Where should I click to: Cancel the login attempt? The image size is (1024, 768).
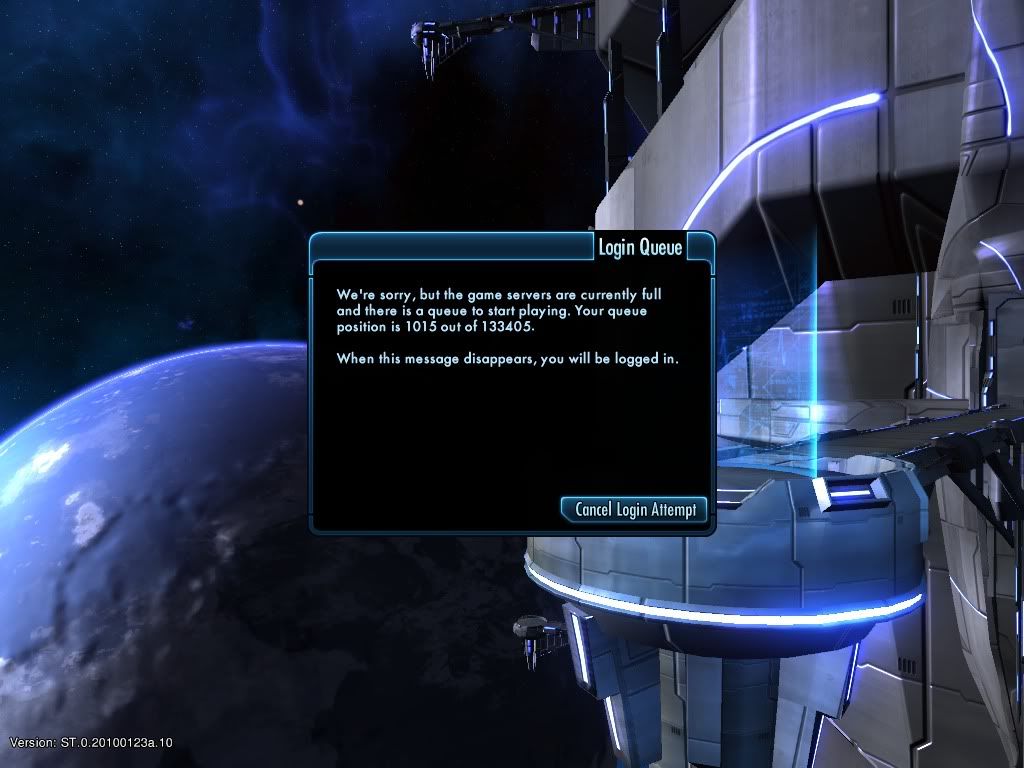635,509
